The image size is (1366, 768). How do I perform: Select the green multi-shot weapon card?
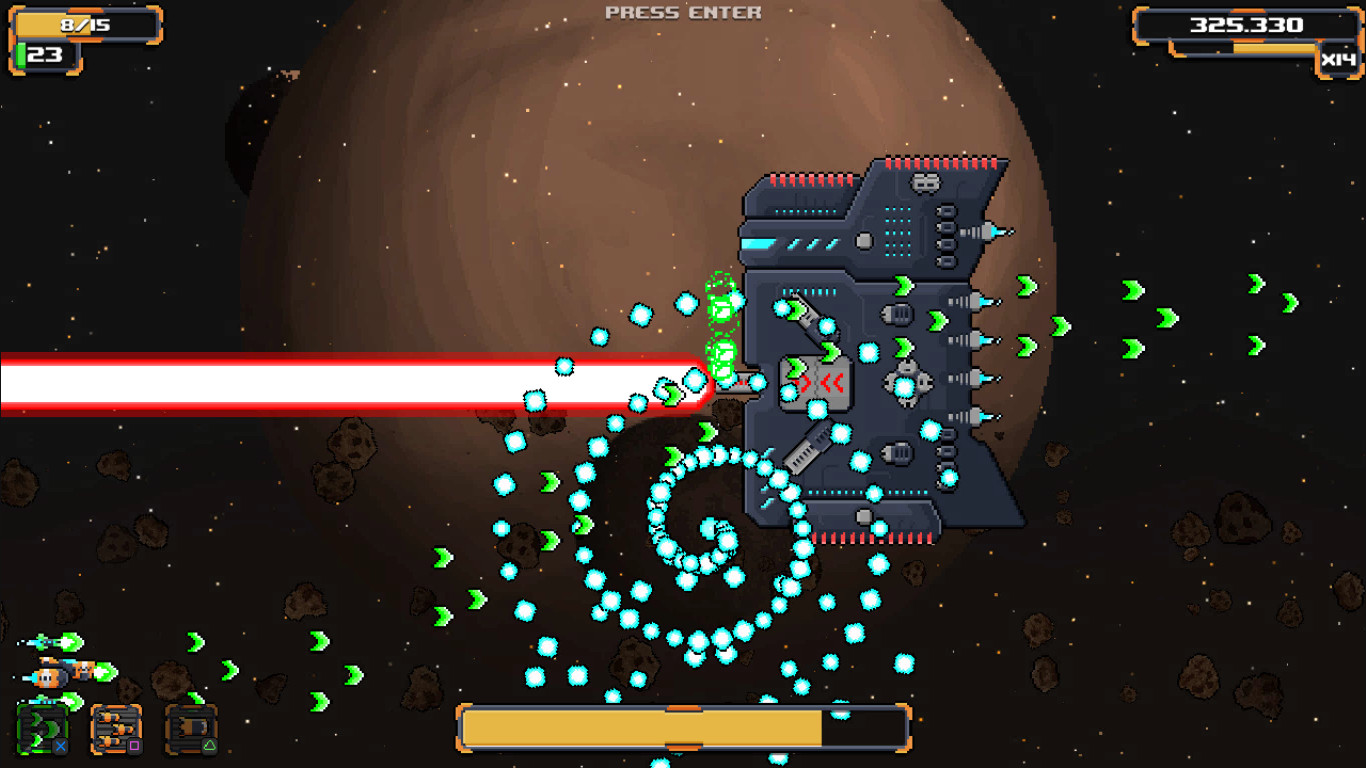40,728
